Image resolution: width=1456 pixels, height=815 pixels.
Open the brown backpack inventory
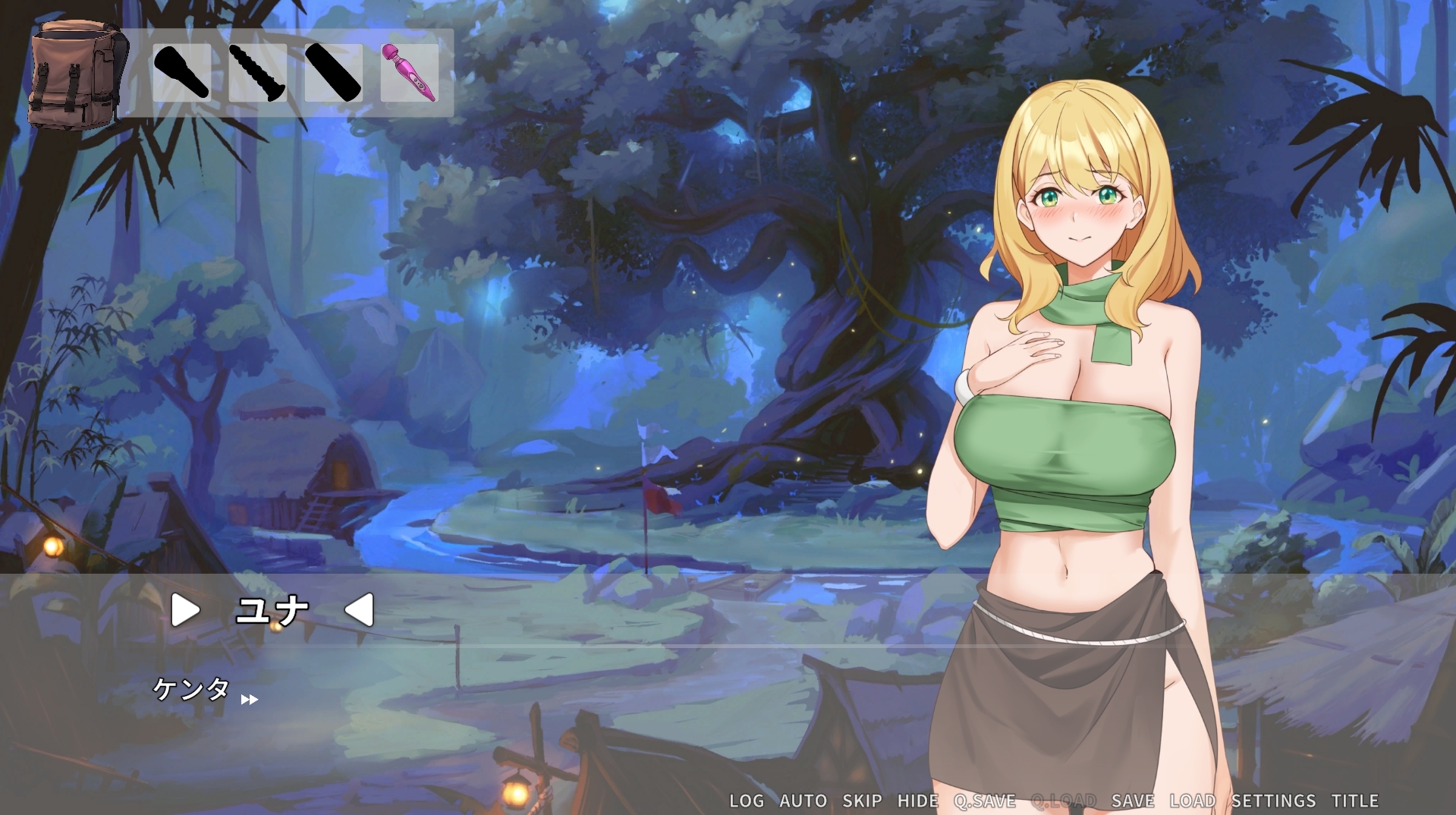click(x=74, y=74)
